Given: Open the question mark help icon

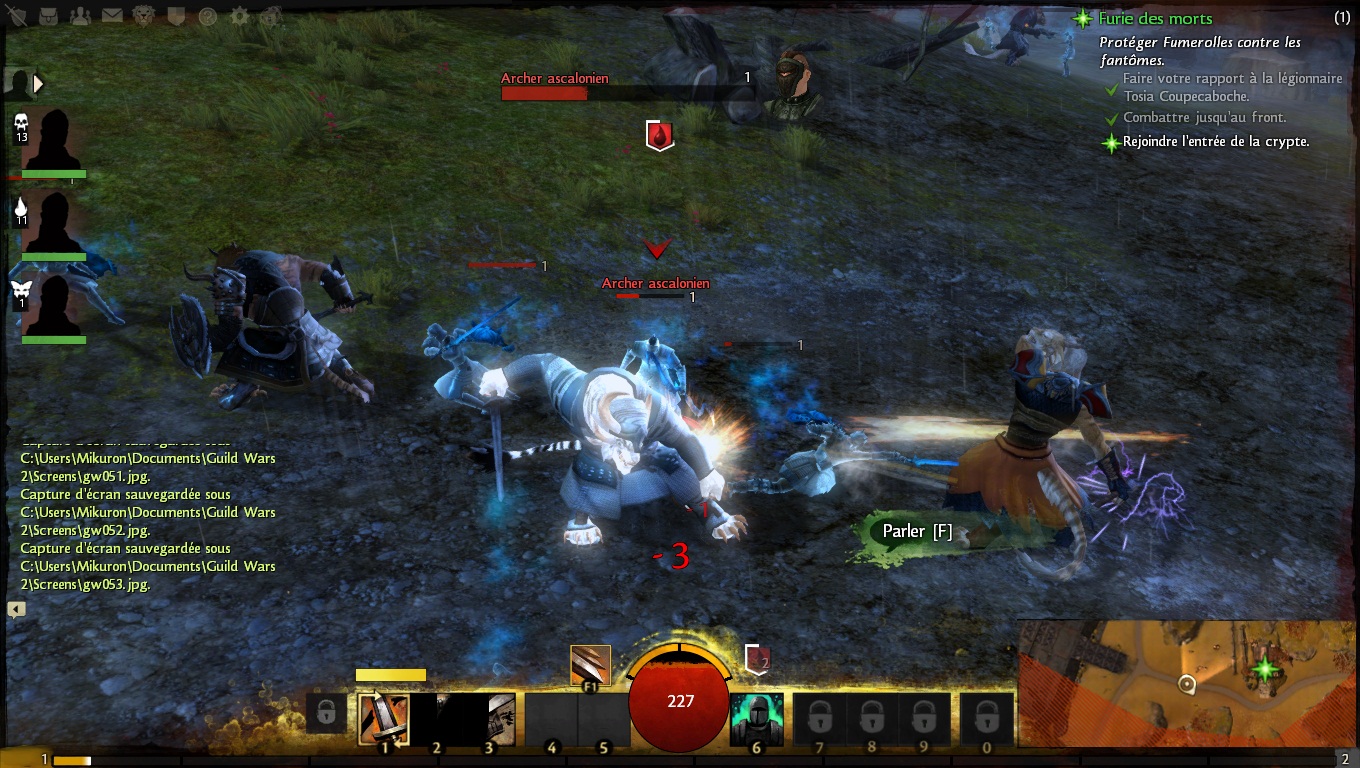Looking at the screenshot, I should (x=207, y=15).
